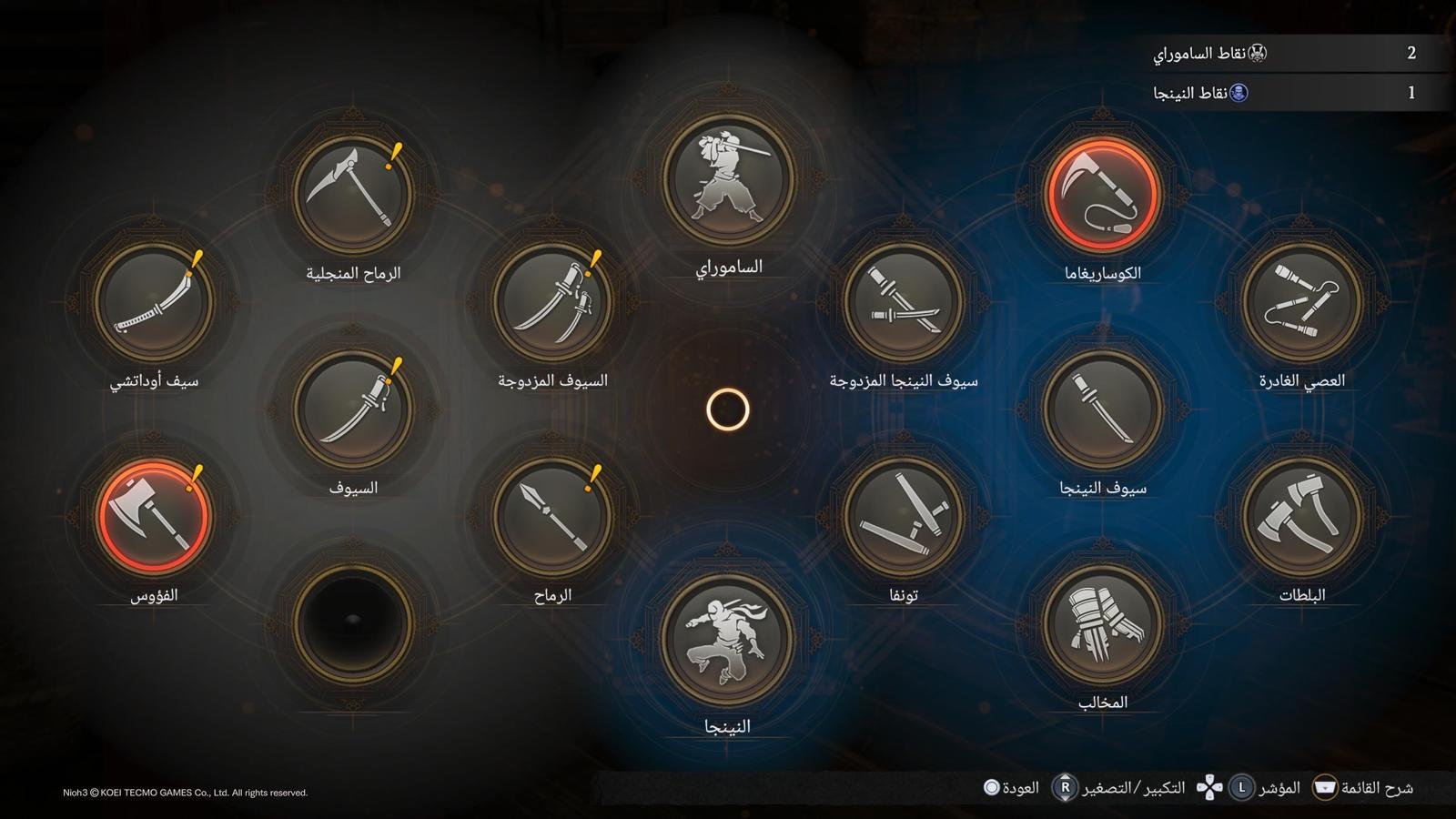Image resolution: width=1456 pixels, height=819 pixels.
Task: Click the empty black locked node
Action: coord(353,622)
